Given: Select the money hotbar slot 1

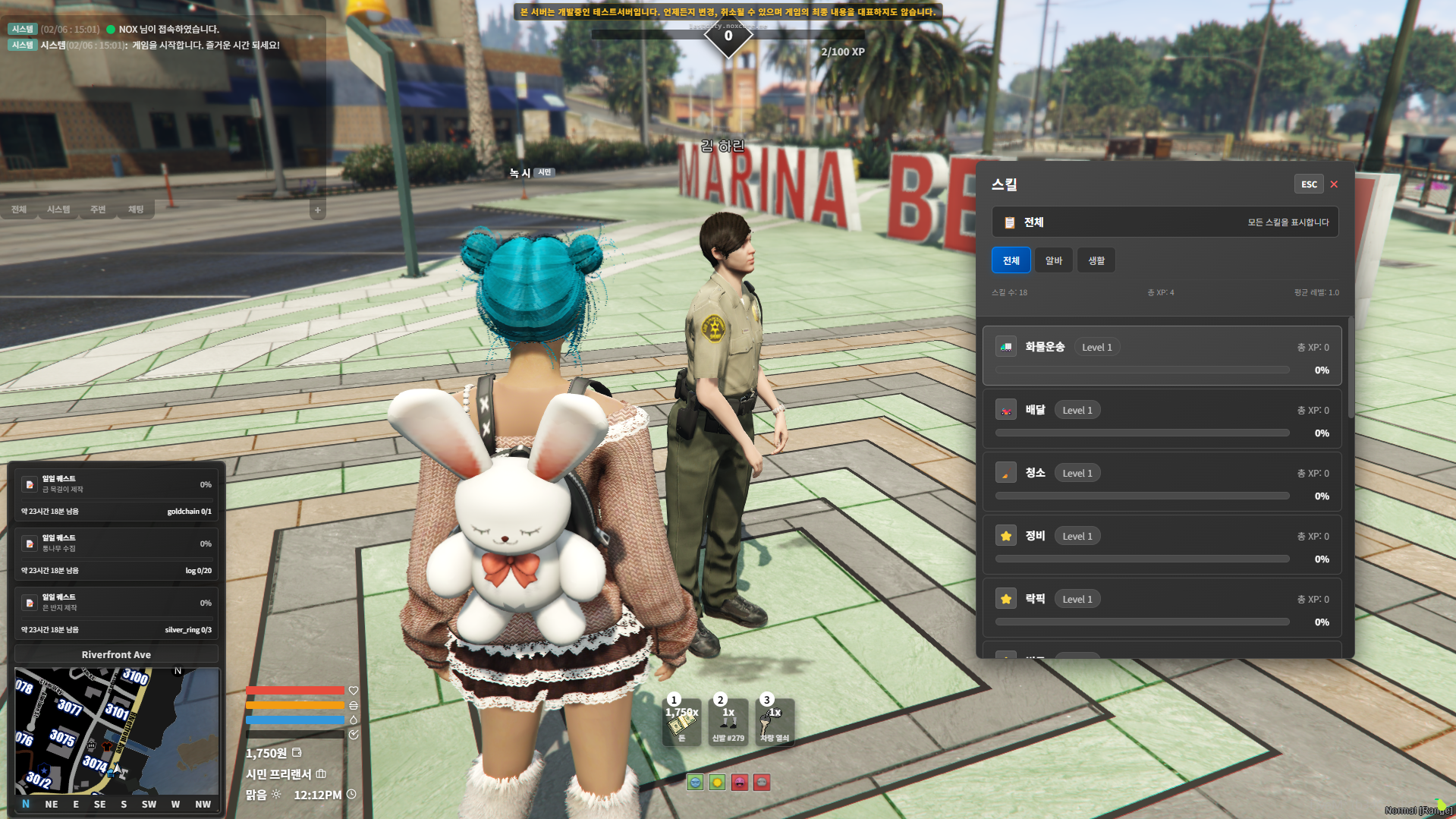Looking at the screenshot, I should (x=681, y=723).
